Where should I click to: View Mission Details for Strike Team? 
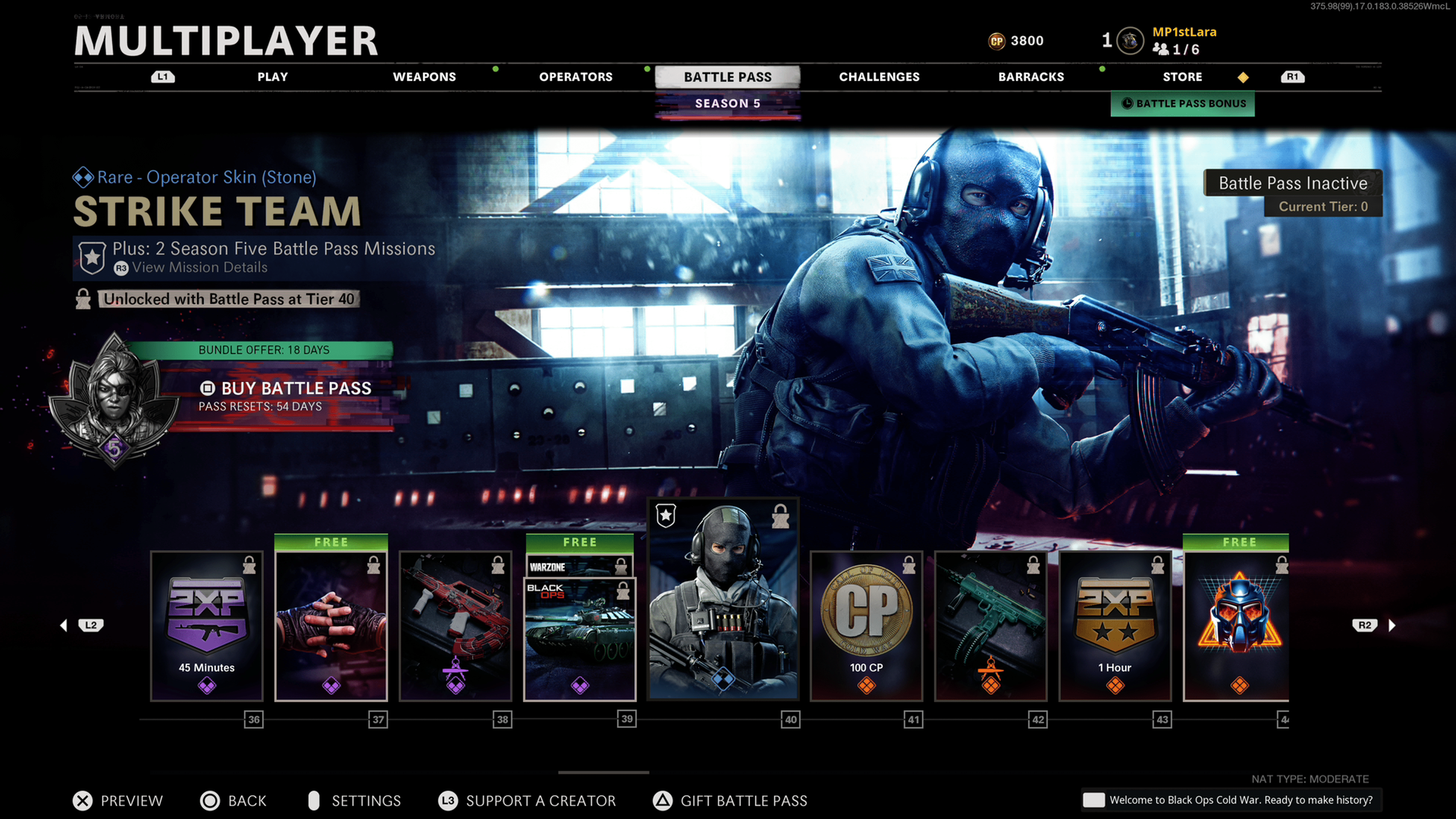199,267
